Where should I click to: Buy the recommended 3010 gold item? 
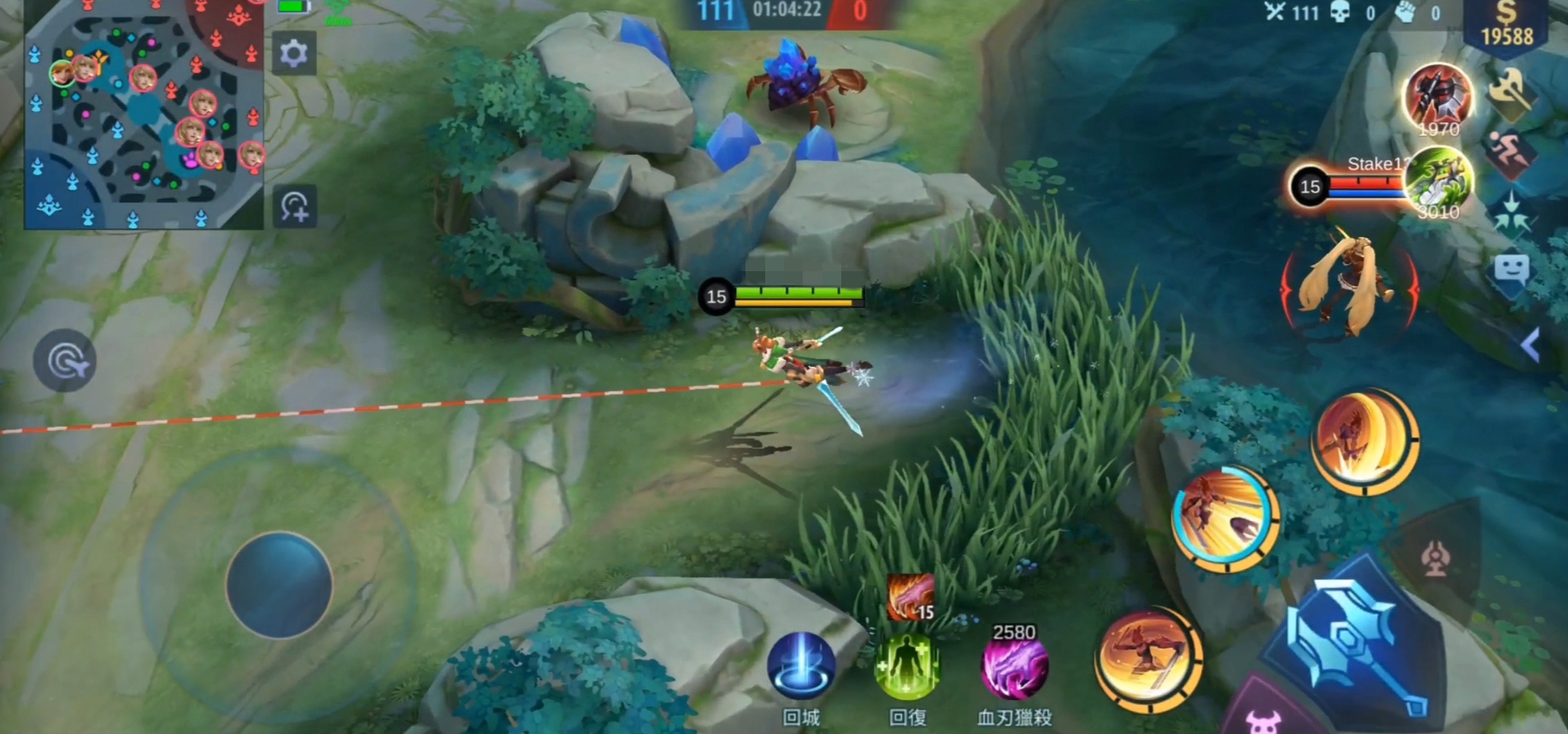pyautogui.click(x=1438, y=181)
